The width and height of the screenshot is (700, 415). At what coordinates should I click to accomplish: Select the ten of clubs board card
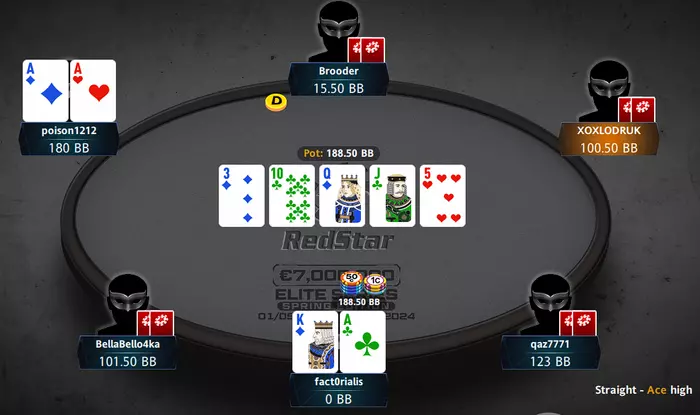click(292, 196)
